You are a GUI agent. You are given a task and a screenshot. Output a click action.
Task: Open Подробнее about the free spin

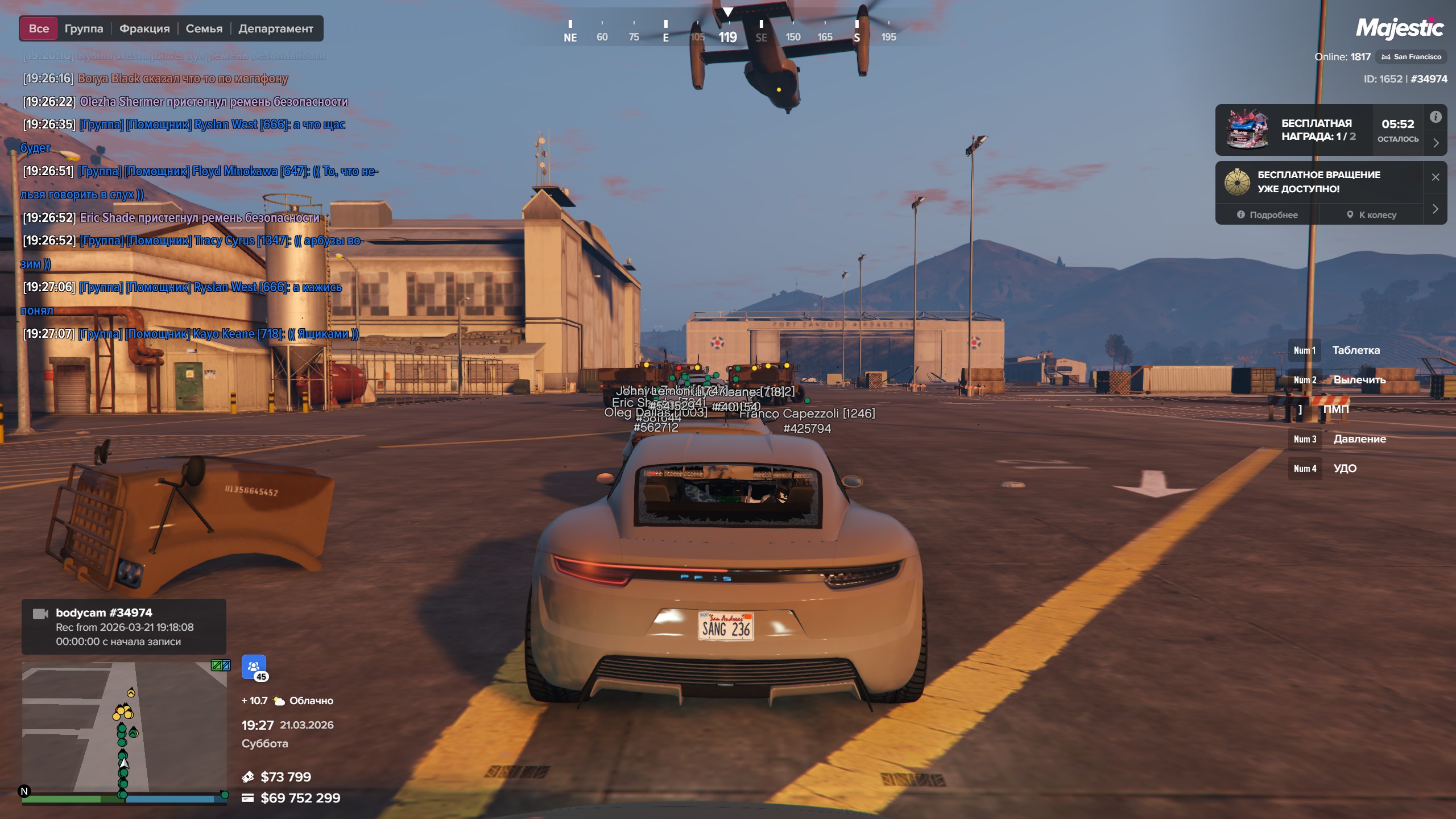point(1267,215)
